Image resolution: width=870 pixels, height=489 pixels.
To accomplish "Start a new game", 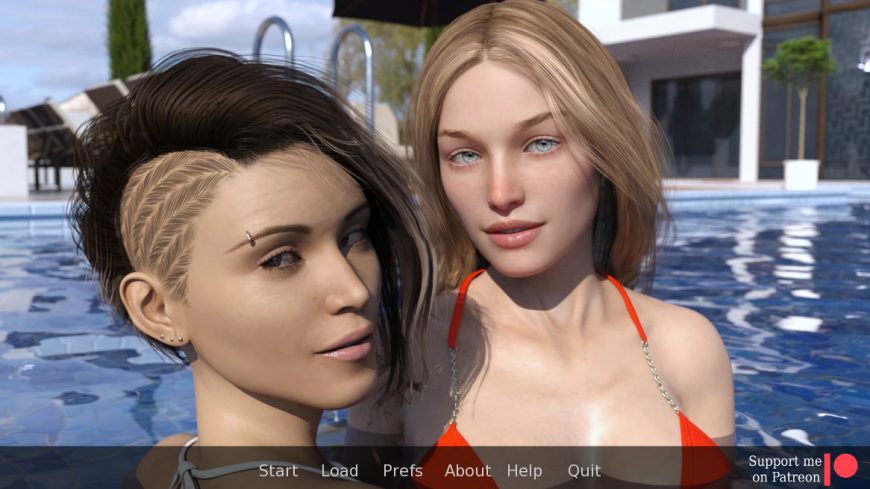I will (278, 471).
